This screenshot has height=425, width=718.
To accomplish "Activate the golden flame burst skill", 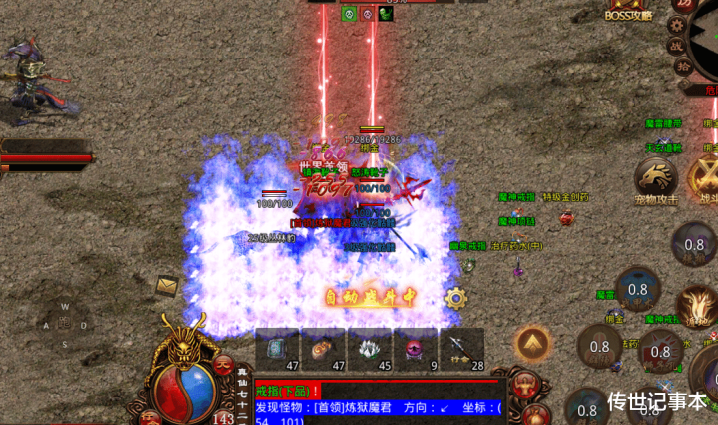I will pyautogui.click(x=696, y=304).
